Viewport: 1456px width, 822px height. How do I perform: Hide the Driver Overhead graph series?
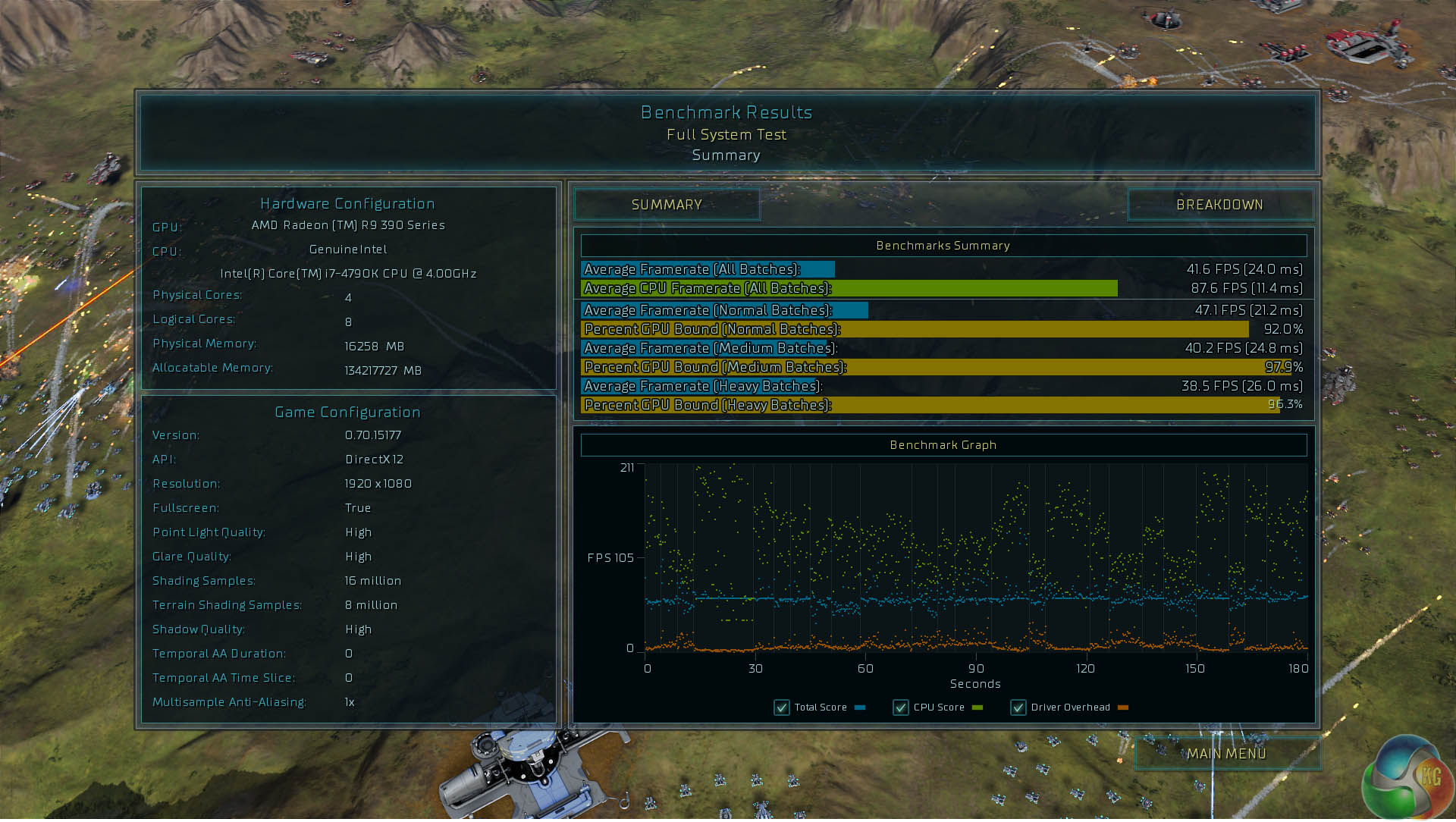[x=1018, y=707]
